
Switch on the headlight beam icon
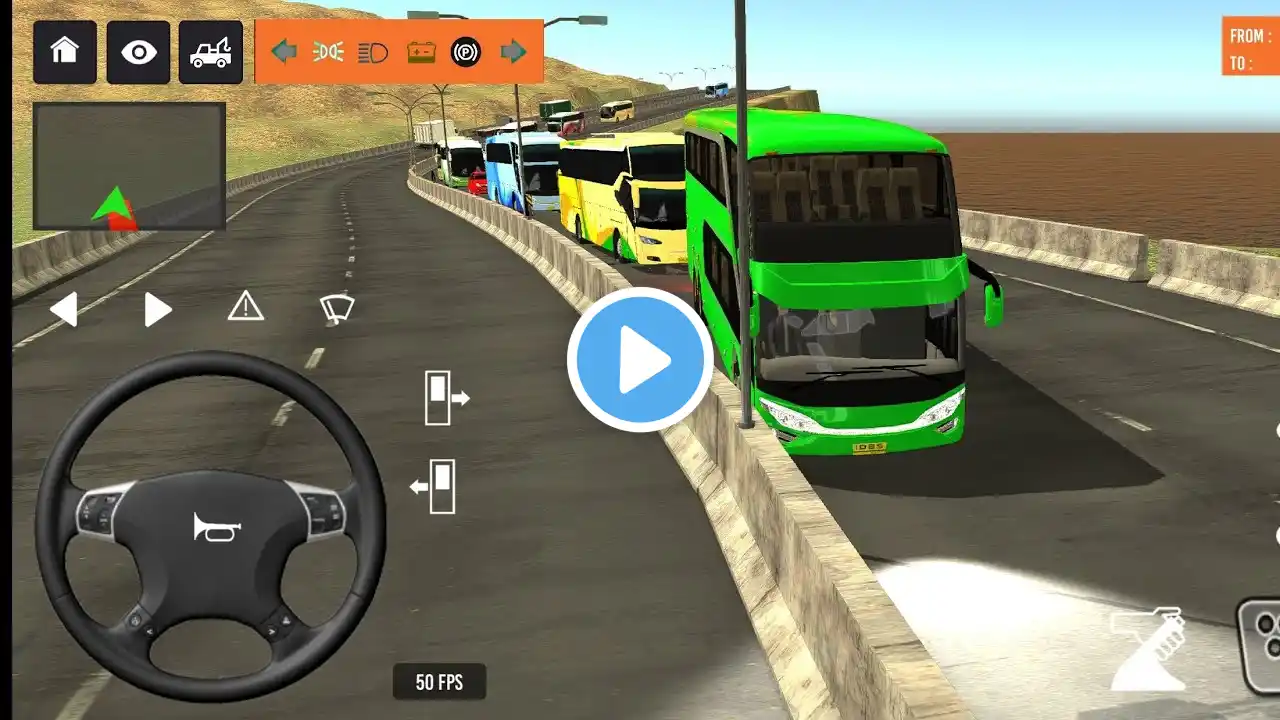tap(373, 52)
